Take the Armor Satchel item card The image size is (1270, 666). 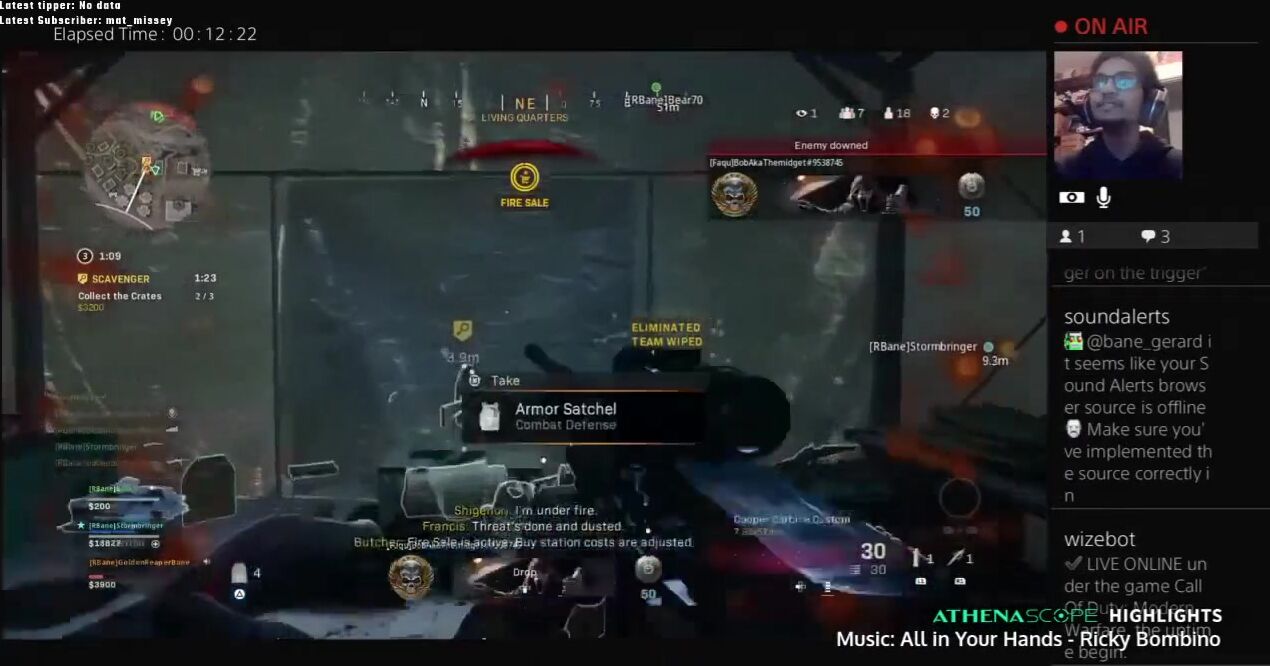582,416
